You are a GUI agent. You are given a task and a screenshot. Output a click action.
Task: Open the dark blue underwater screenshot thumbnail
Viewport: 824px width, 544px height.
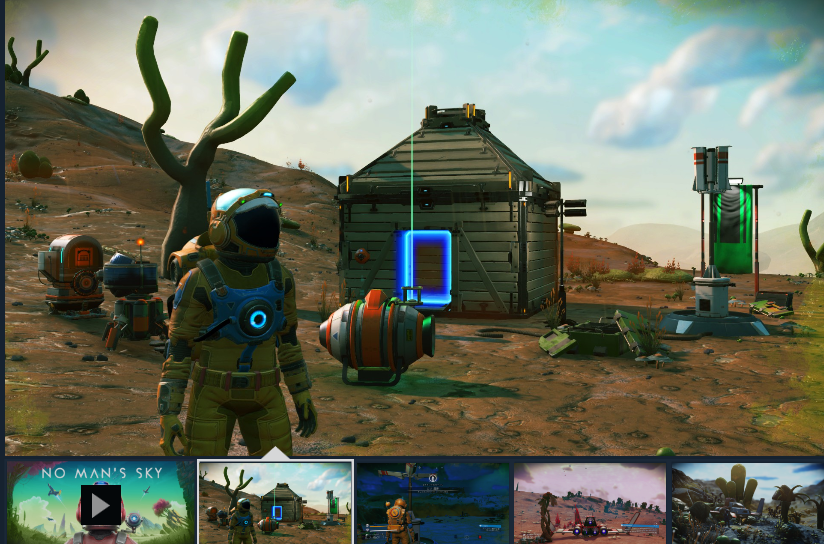tap(433, 503)
